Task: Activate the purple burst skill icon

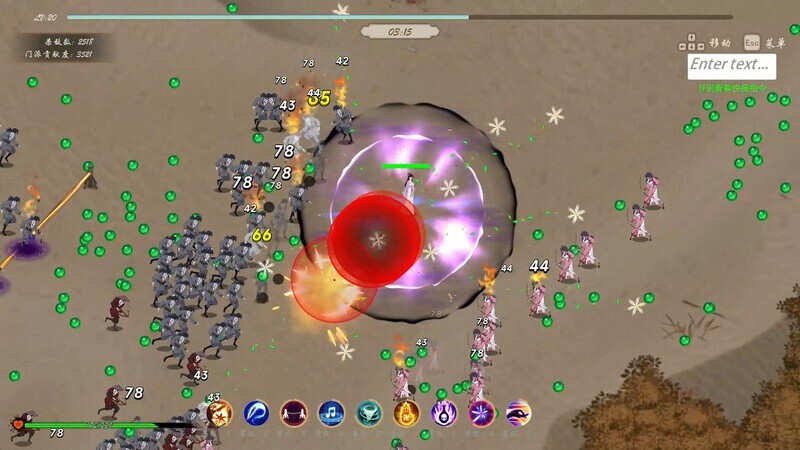Action: [x=481, y=411]
